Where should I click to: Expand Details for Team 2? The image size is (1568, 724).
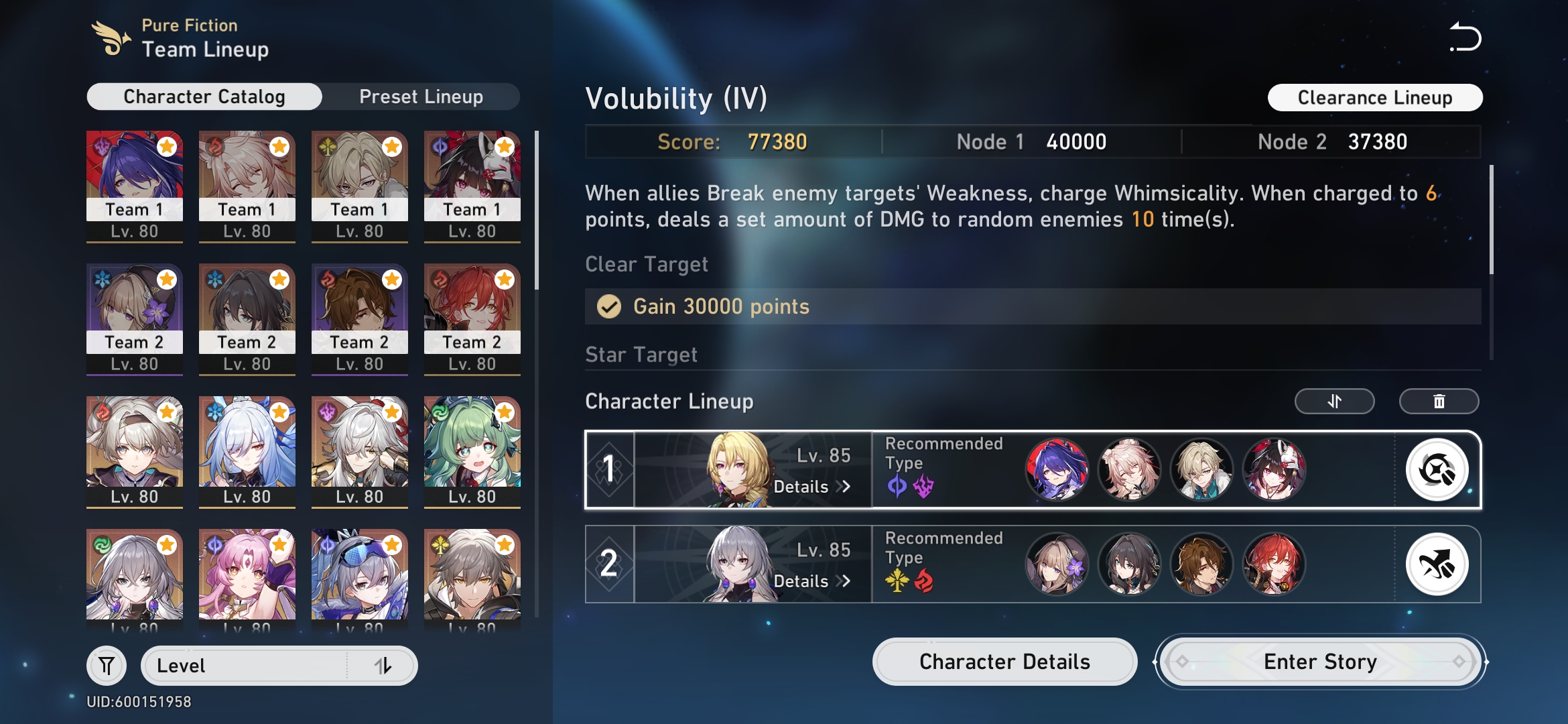811,581
